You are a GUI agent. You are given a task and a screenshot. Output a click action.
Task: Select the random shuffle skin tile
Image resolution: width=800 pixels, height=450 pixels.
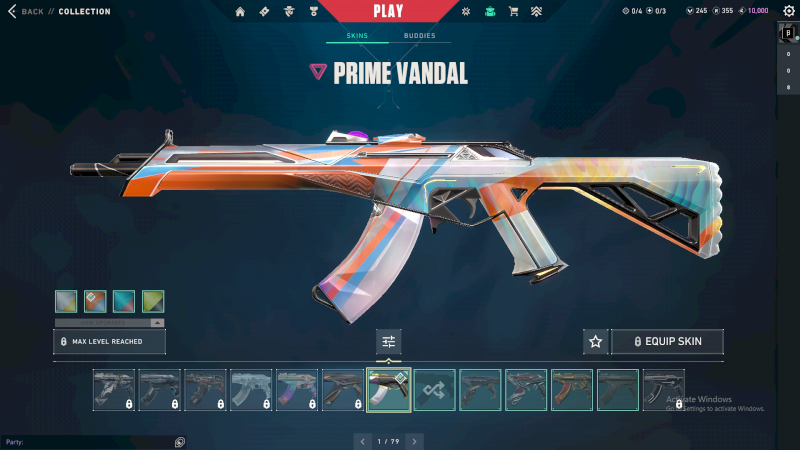coord(435,390)
